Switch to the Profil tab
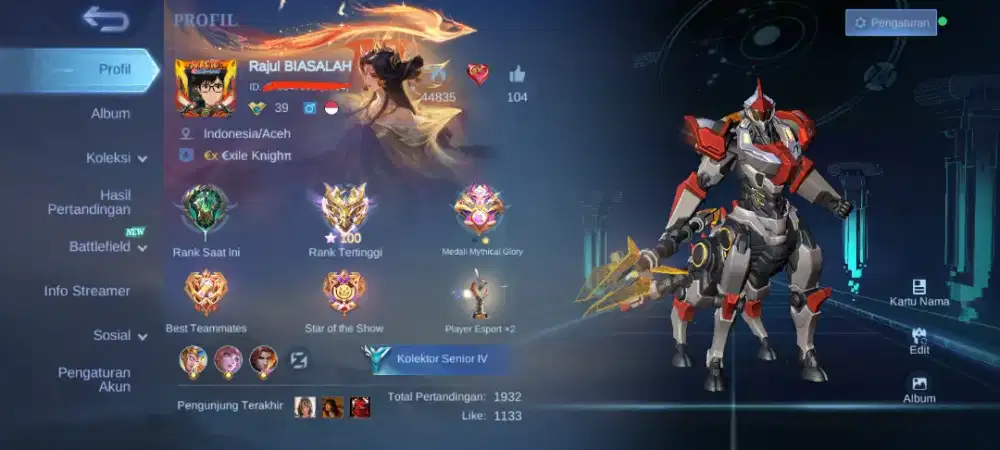 click(x=114, y=69)
